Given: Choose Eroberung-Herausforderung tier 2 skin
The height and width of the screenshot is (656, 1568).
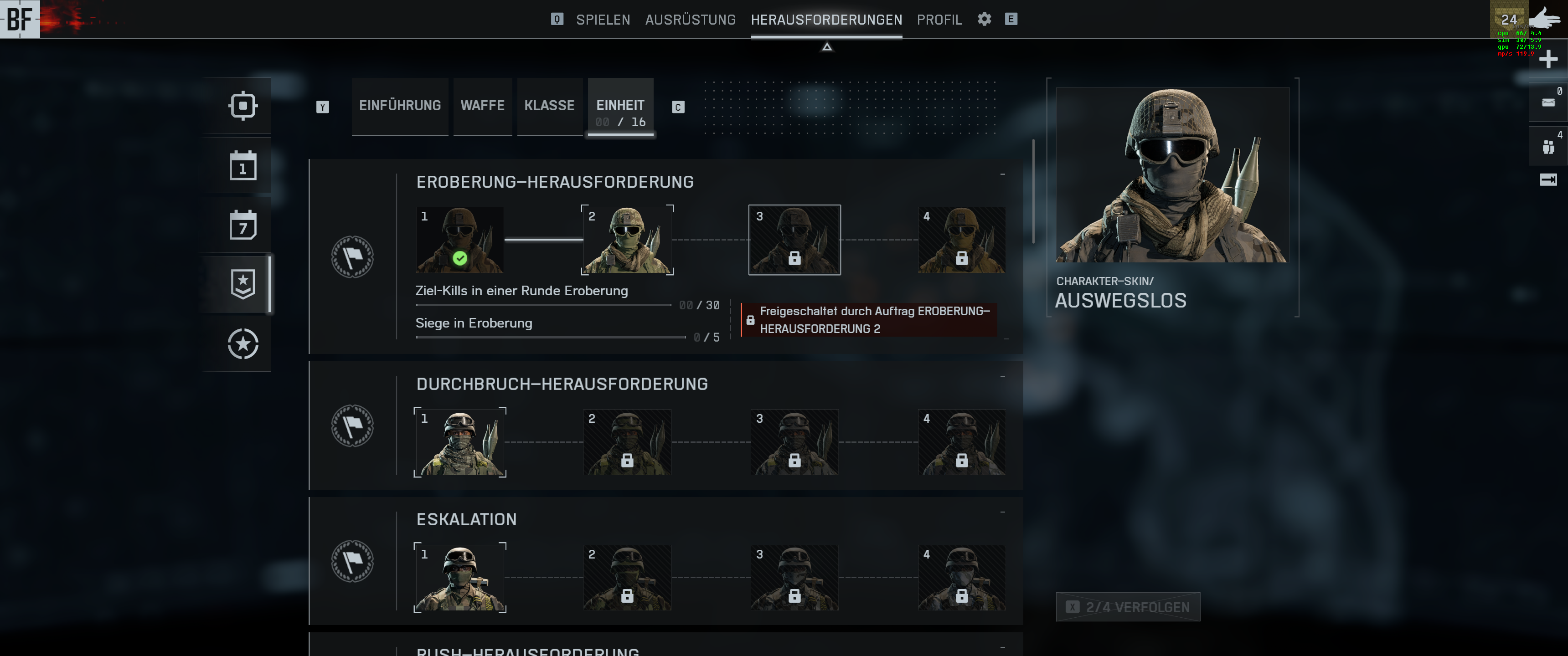Looking at the screenshot, I should pos(627,240).
